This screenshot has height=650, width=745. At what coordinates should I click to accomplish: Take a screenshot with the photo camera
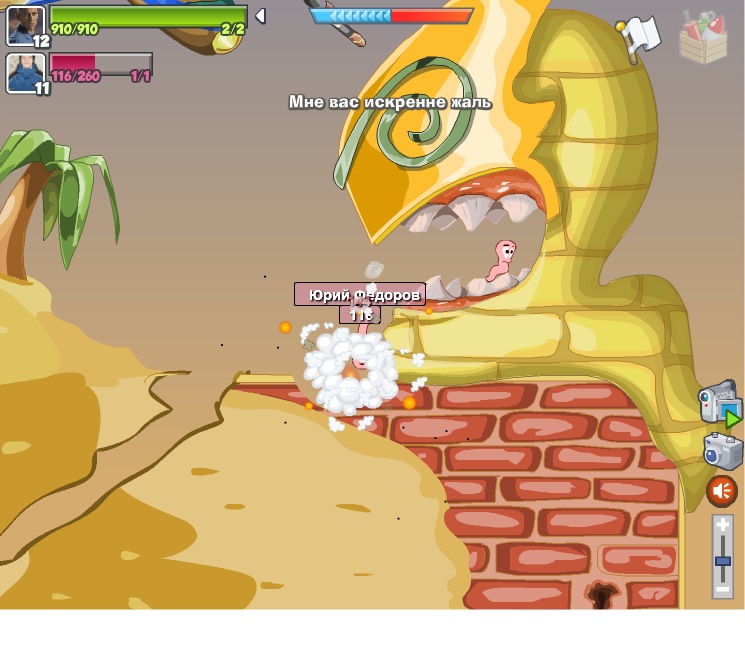(x=721, y=452)
